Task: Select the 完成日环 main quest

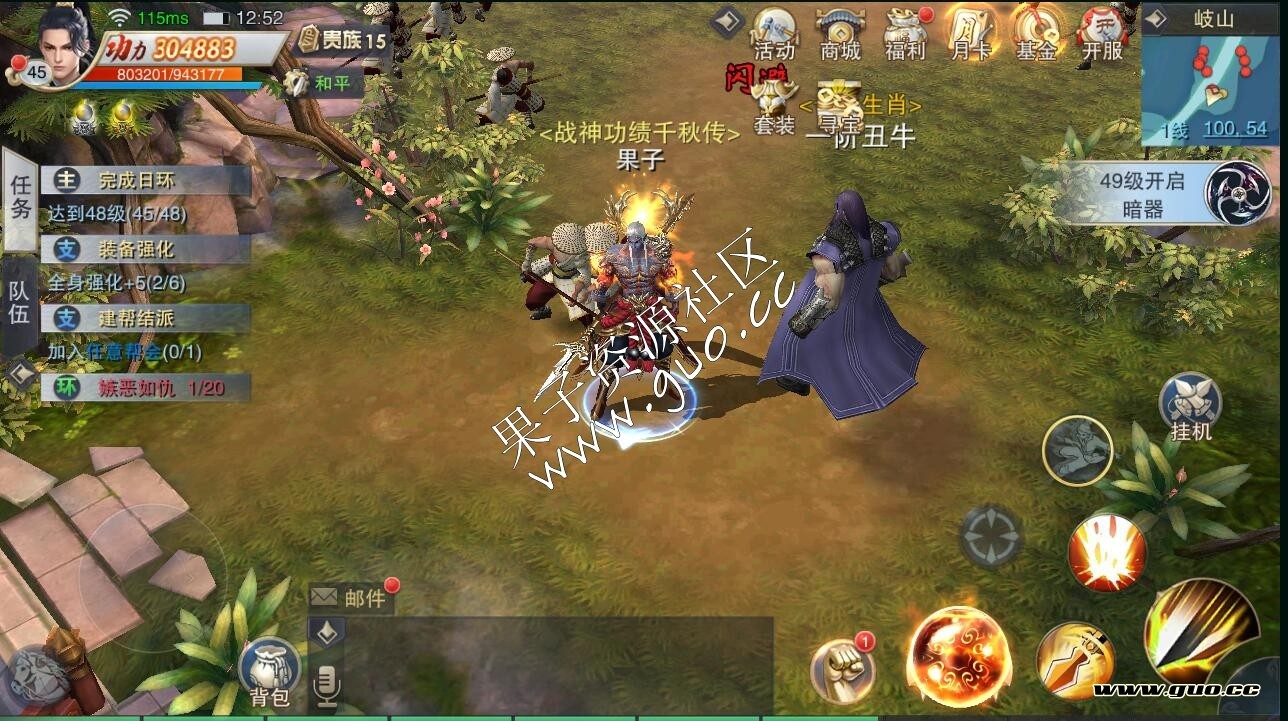Action: [x=145, y=181]
